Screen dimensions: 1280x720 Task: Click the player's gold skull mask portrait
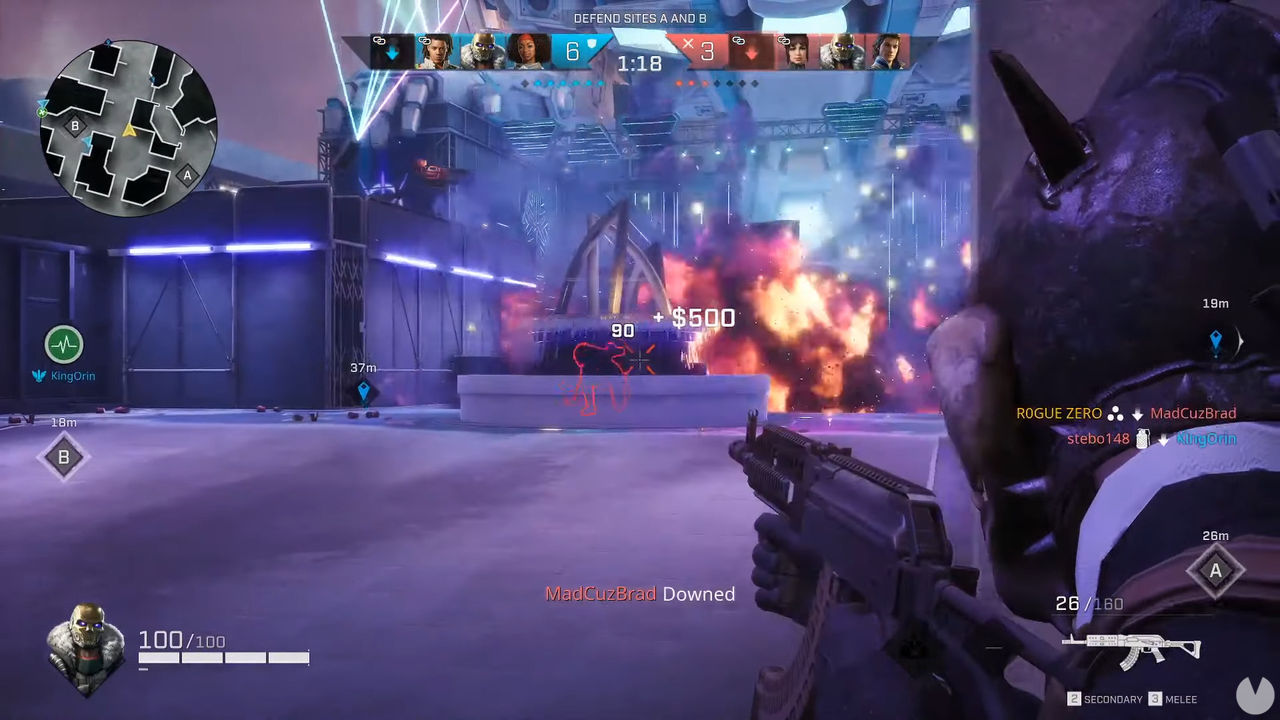click(x=85, y=648)
